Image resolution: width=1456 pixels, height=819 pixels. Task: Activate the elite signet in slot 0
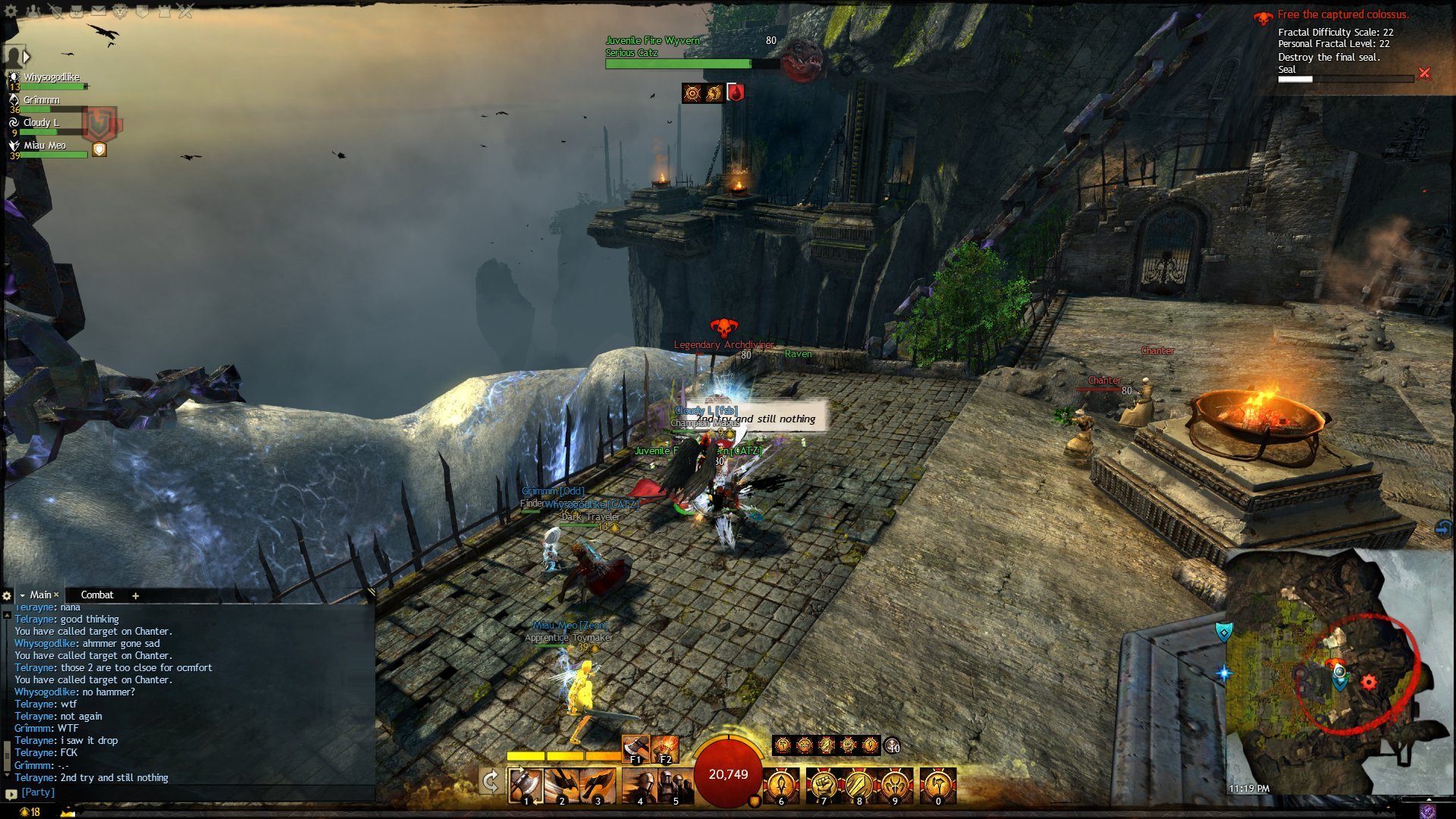point(938,786)
